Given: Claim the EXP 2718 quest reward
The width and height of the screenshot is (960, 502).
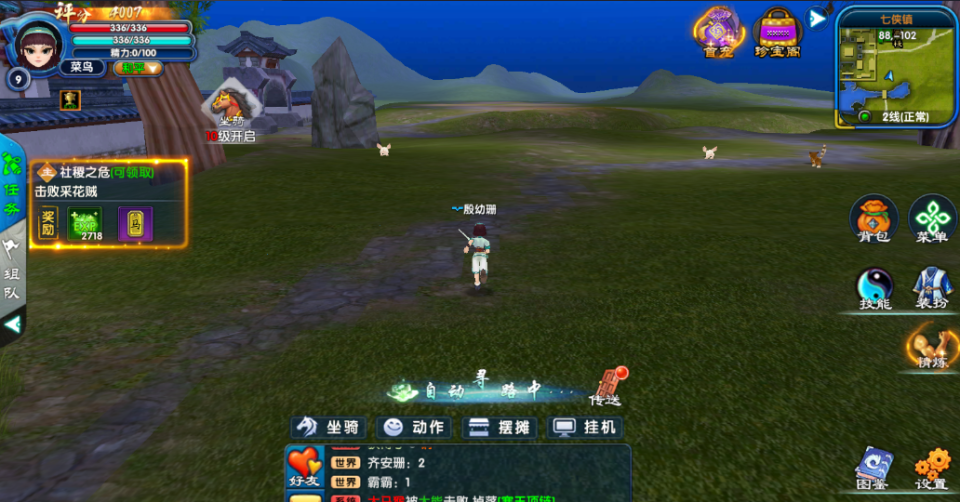Looking at the screenshot, I should point(84,224).
